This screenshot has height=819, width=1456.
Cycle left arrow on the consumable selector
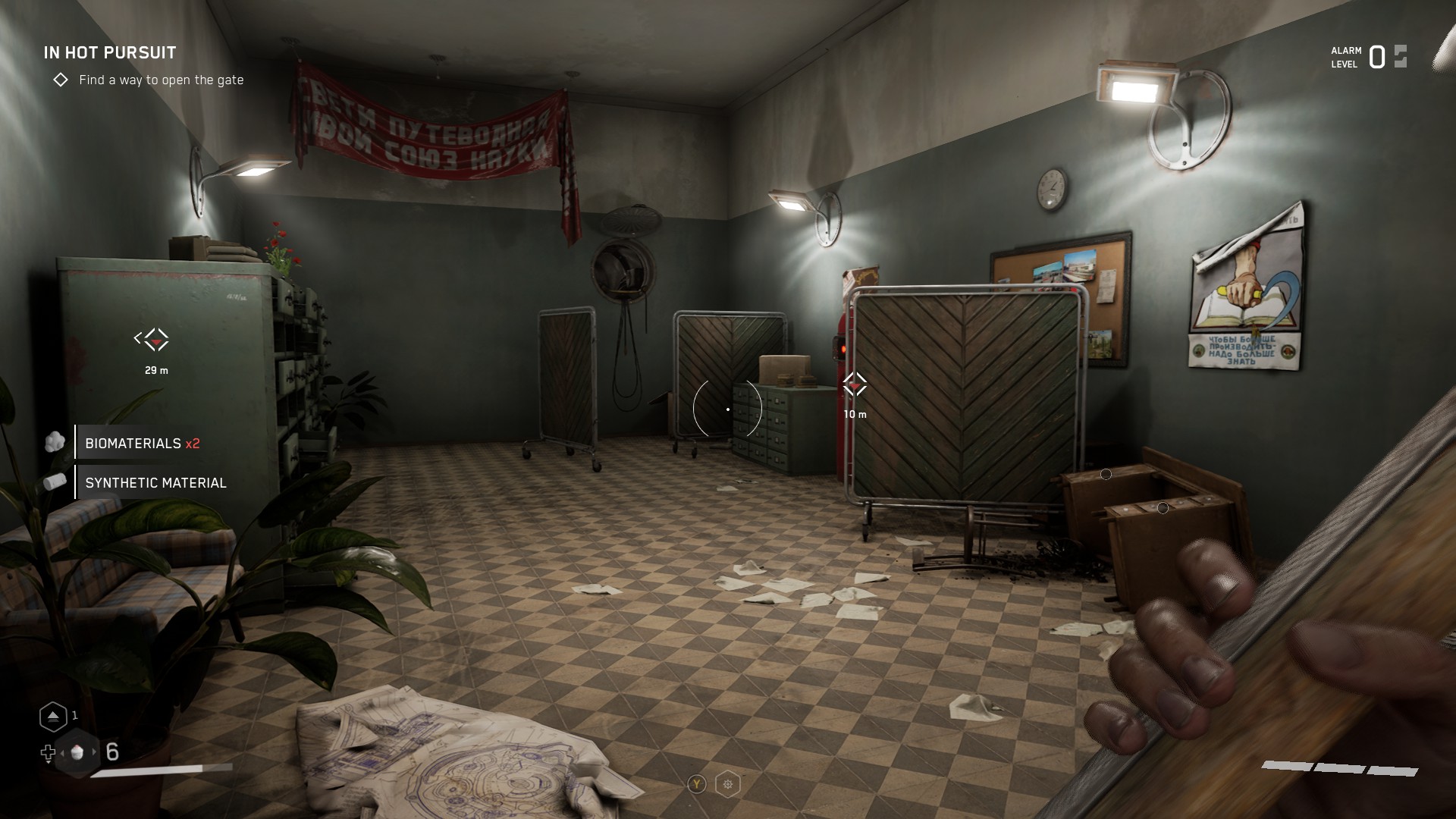(x=62, y=752)
